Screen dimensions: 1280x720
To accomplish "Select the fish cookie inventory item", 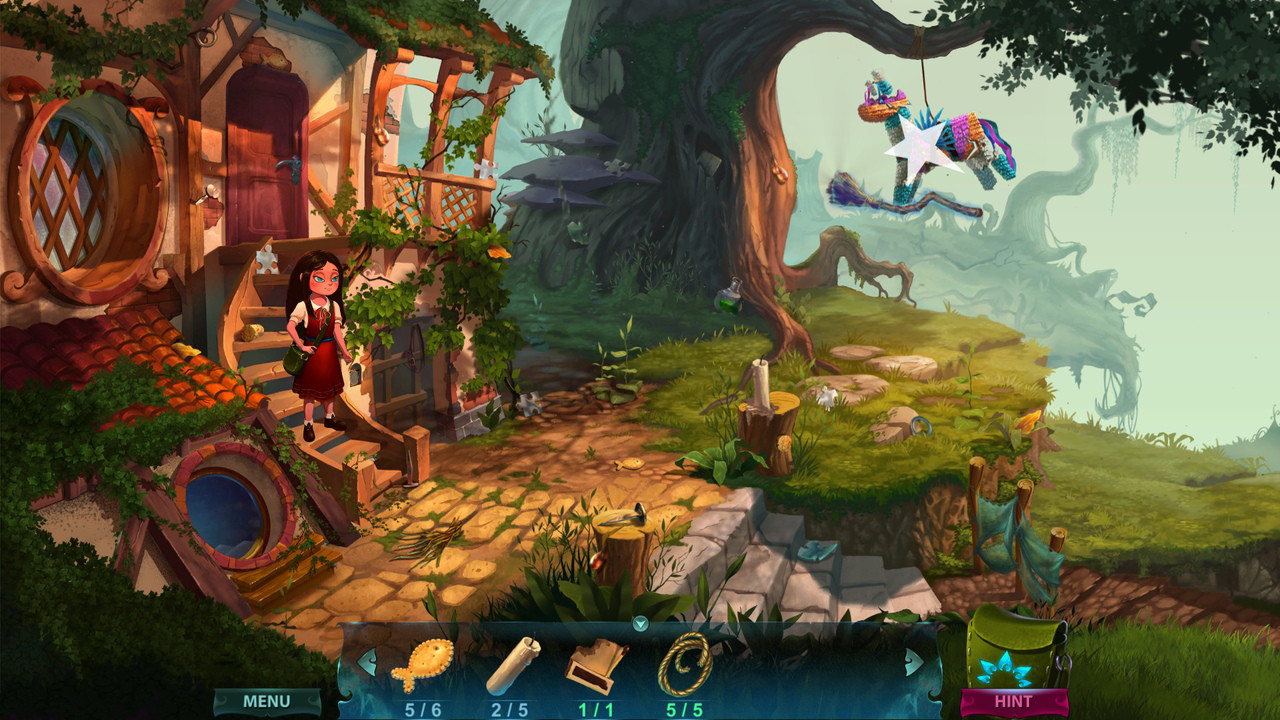I will pos(423,665).
